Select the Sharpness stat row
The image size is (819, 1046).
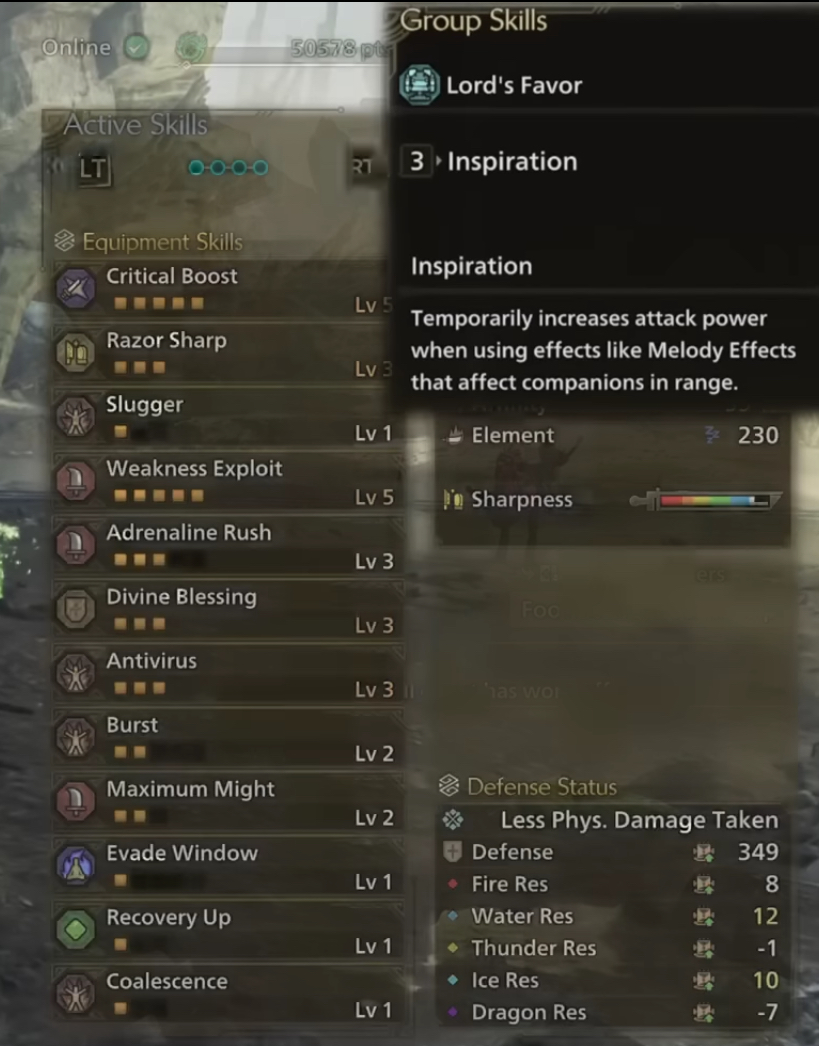(x=610, y=499)
